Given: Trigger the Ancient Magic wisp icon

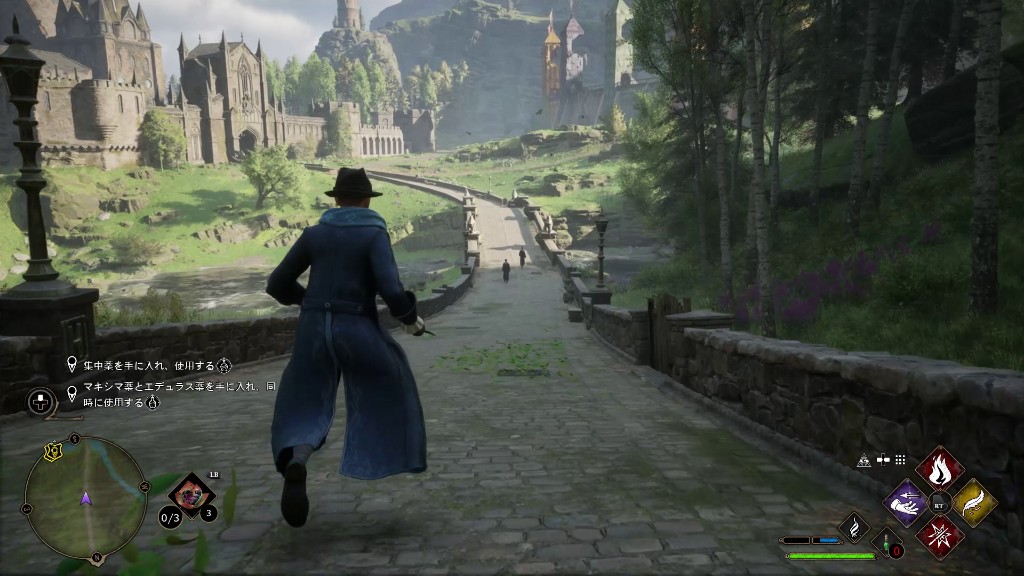Looking at the screenshot, I should [854, 527].
